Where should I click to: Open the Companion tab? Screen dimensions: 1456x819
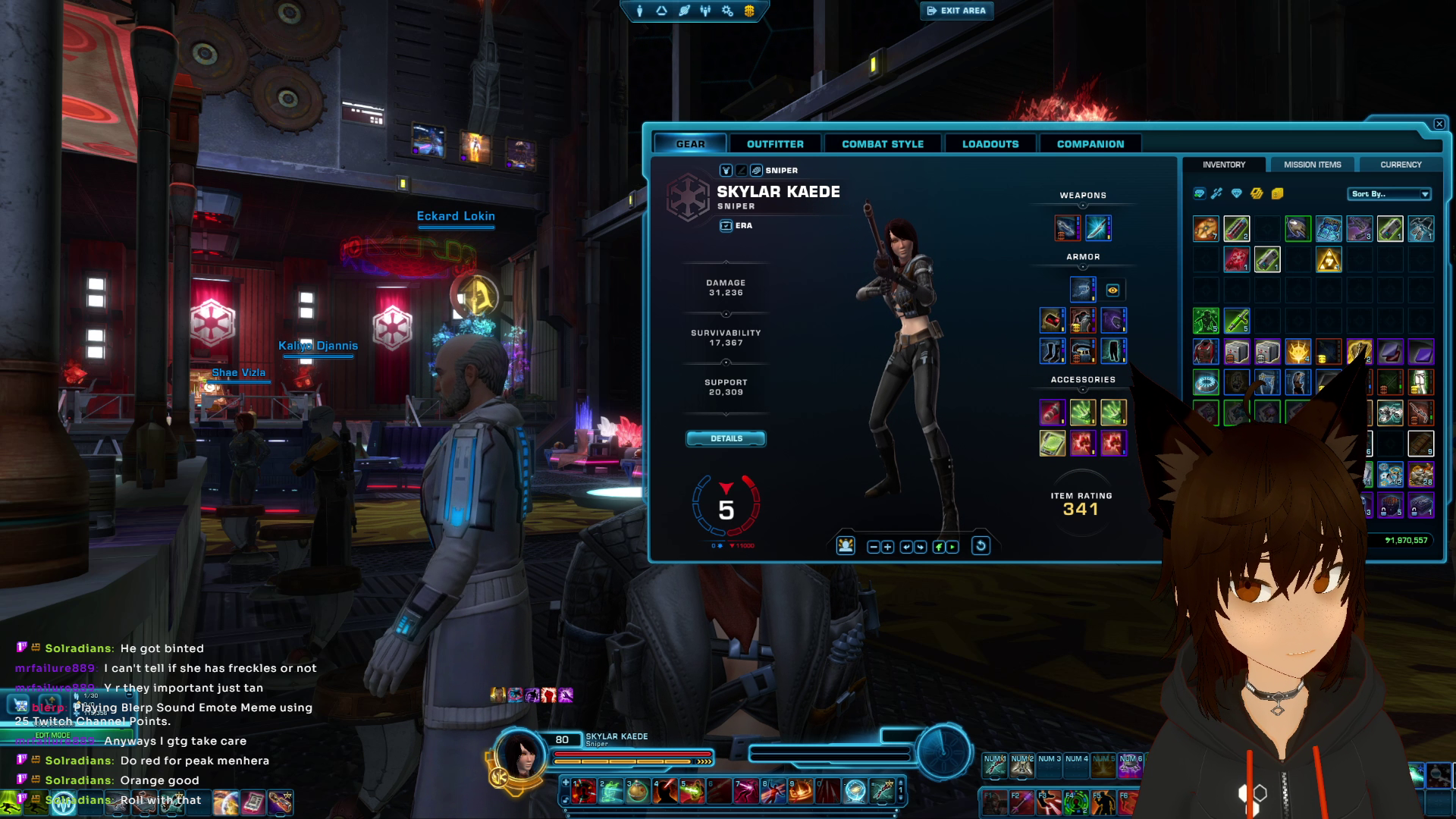1090,144
